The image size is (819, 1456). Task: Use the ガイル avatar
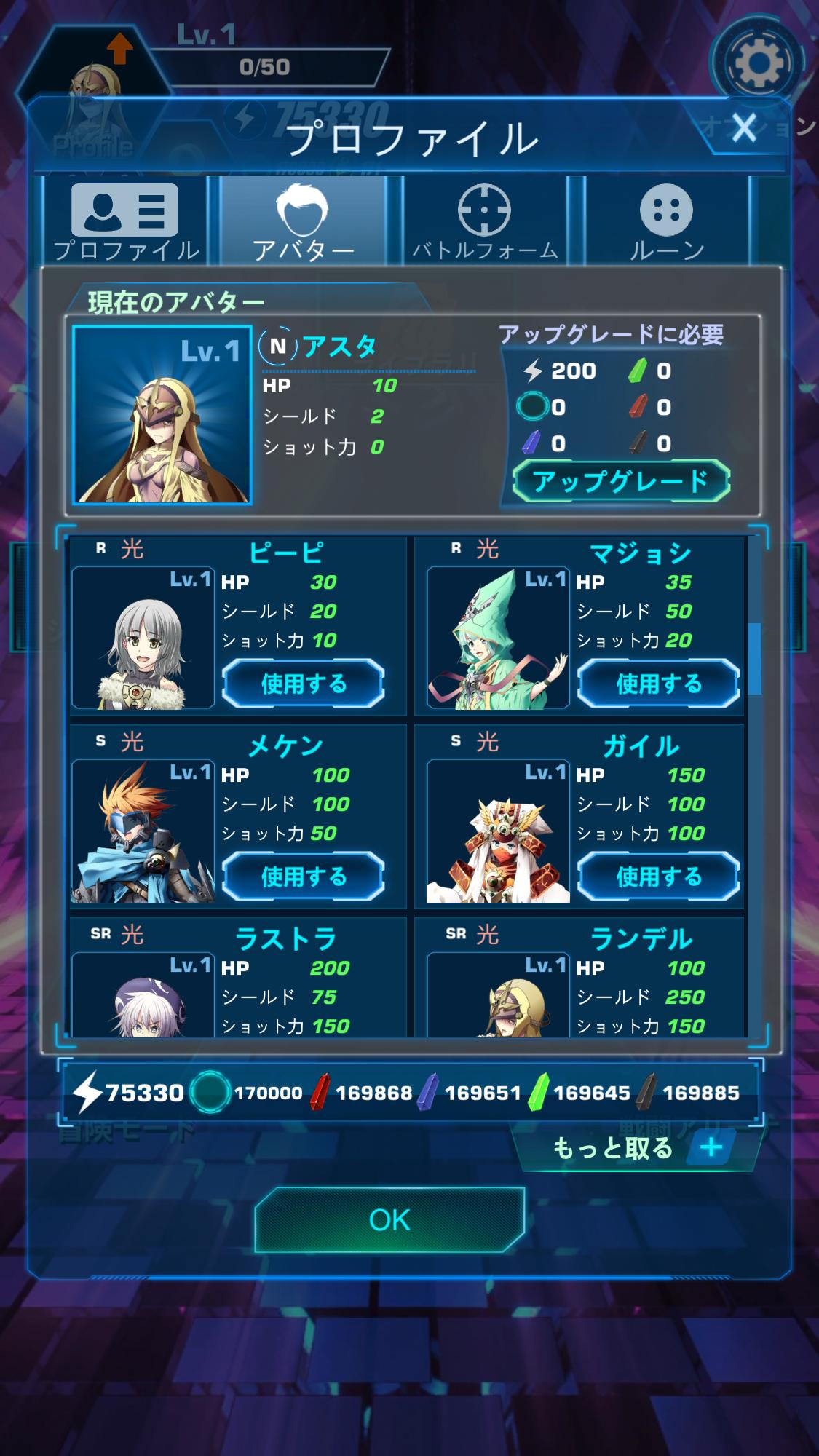tap(658, 876)
